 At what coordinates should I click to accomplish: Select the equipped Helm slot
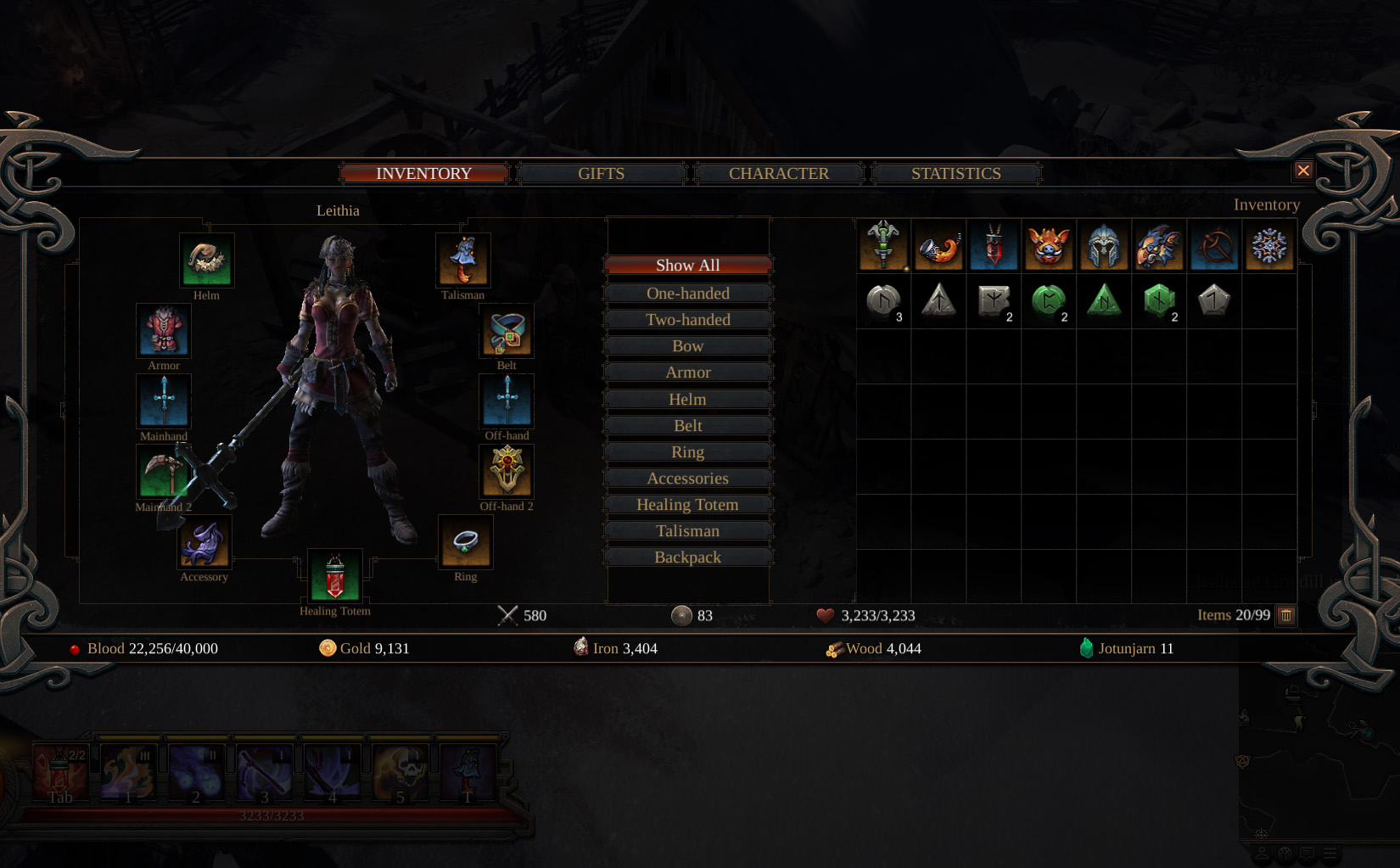[x=206, y=261]
